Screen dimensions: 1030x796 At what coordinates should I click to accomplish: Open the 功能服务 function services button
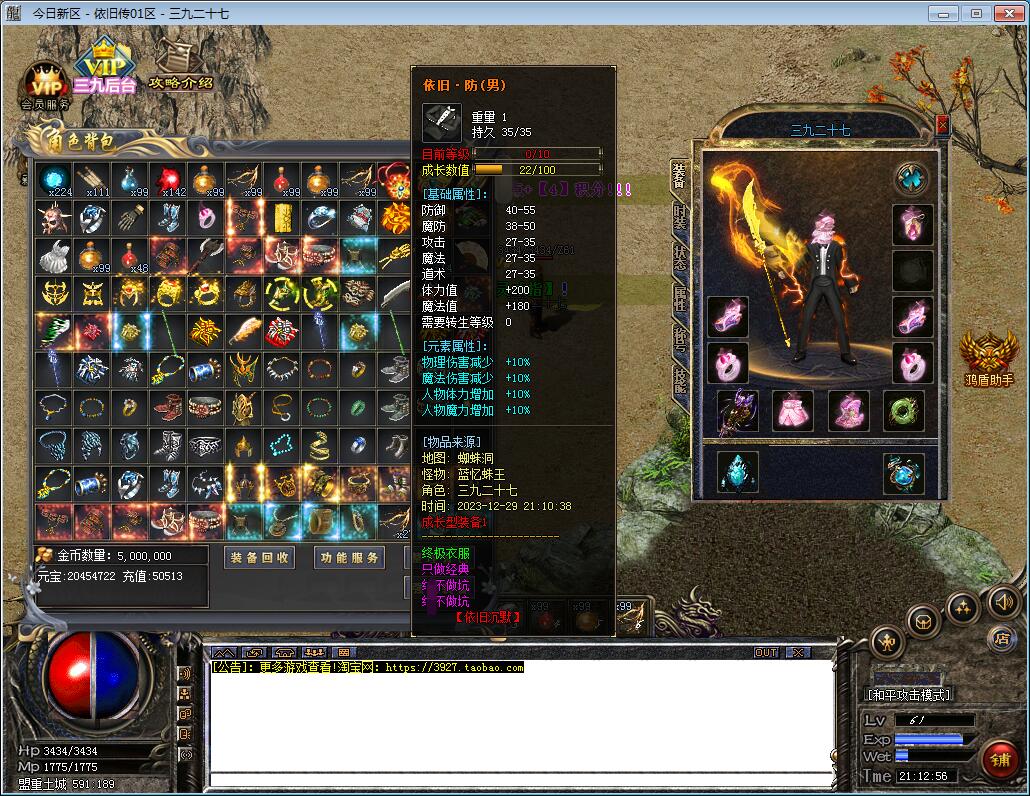pyautogui.click(x=348, y=557)
